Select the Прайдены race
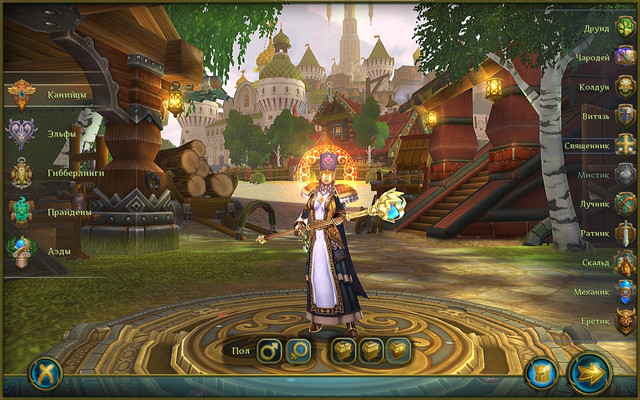Image resolution: width=640 pixels, height=400 pixels. [22, 211]
